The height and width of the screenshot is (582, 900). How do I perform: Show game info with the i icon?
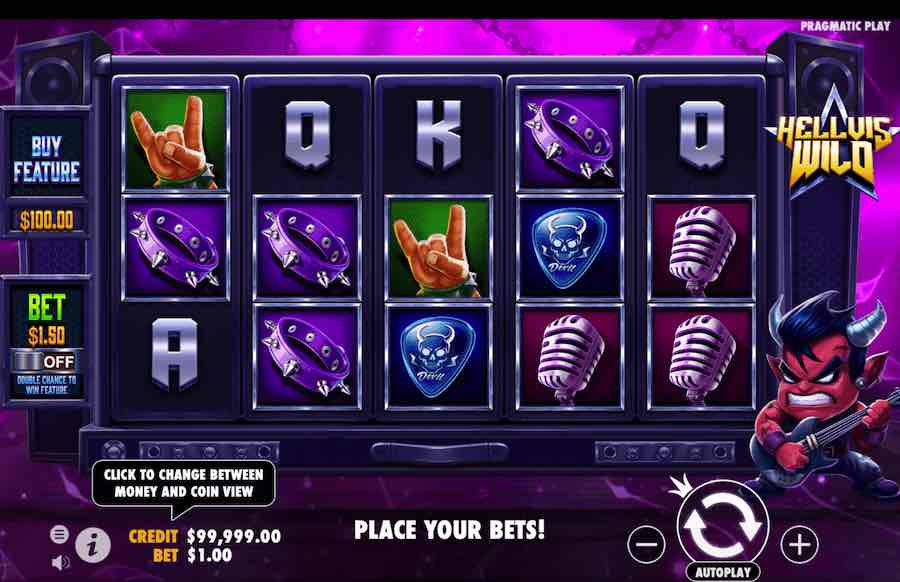coord(93,545)
